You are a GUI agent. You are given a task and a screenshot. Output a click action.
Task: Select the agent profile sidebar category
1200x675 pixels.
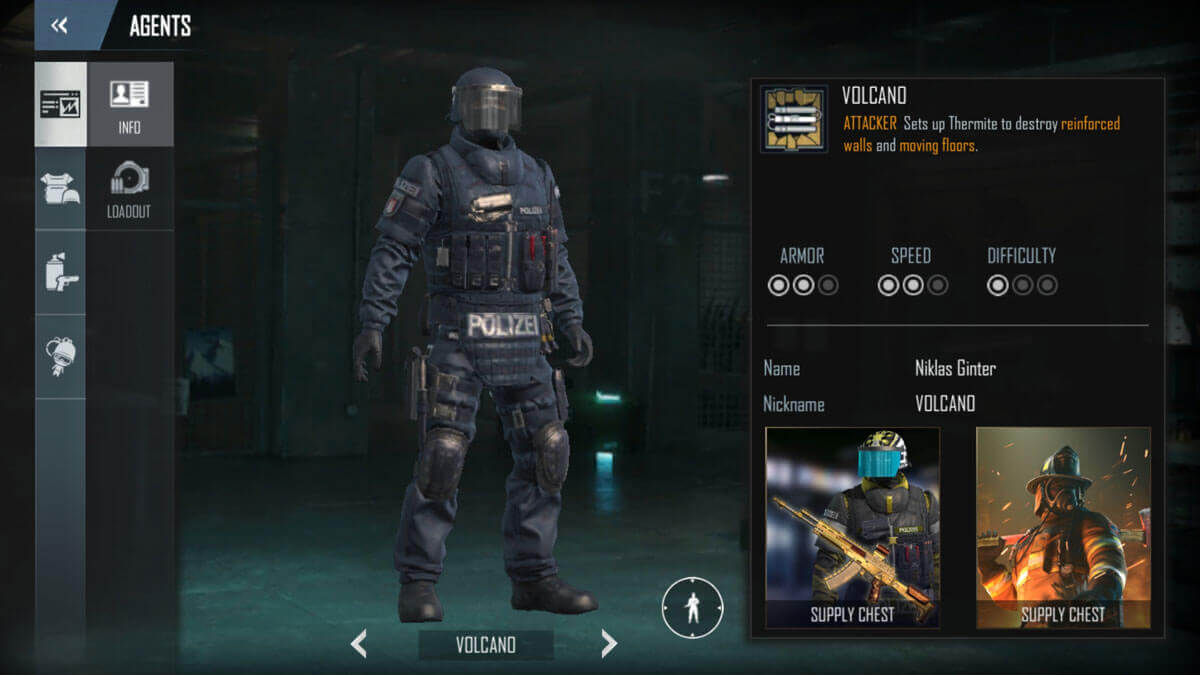click(x=61, y=105)
